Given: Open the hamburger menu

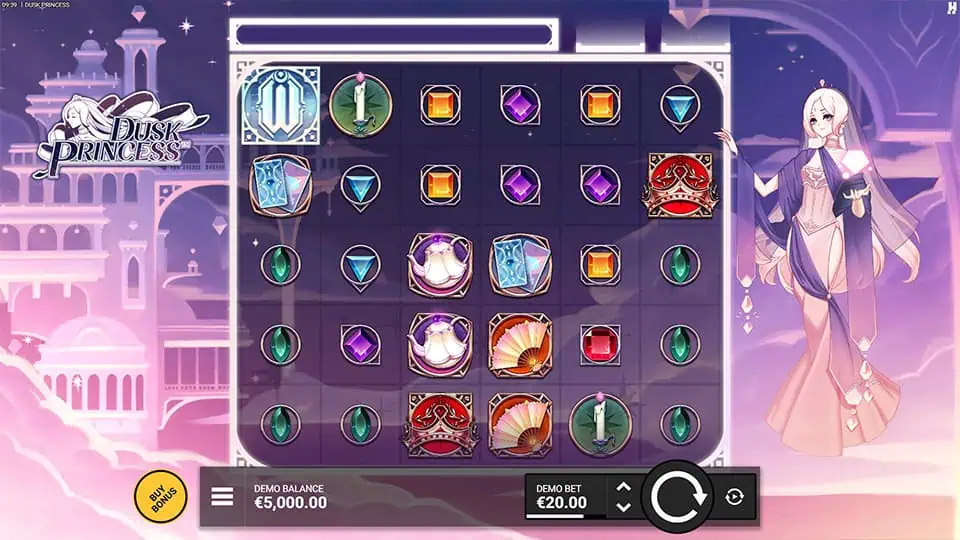Looking at the screenshot, I should [222, 497].
